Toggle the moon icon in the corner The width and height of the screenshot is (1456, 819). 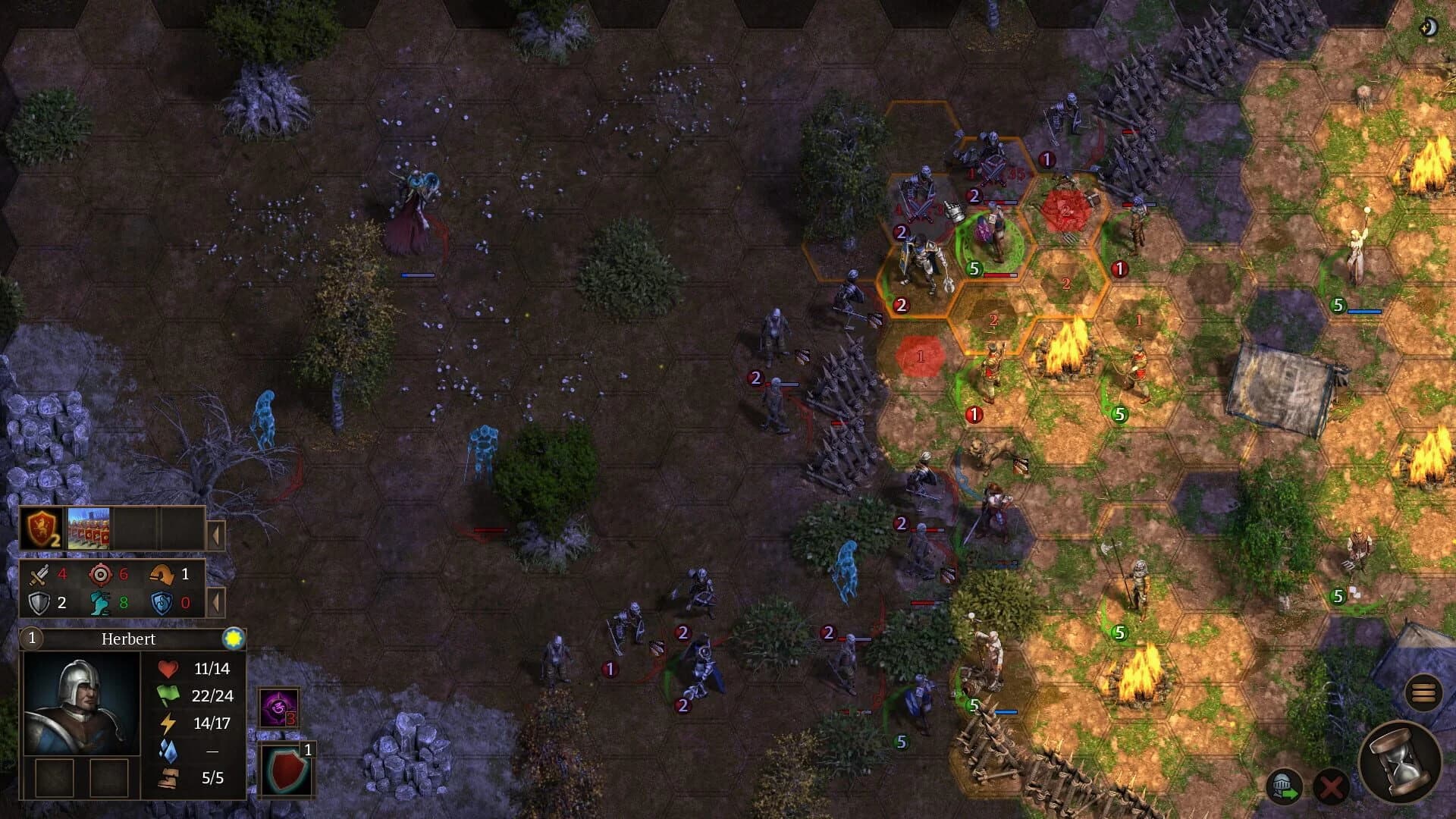pyautogui.click(x=1429, y=28)
